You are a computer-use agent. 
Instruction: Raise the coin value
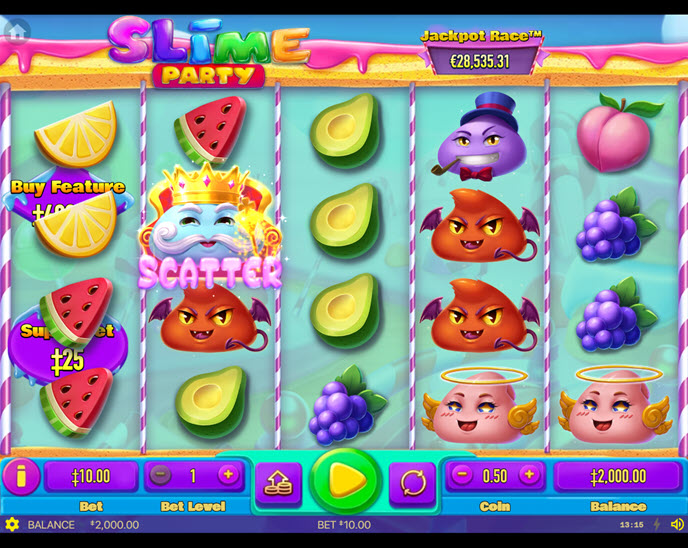[x=529, y=476]
